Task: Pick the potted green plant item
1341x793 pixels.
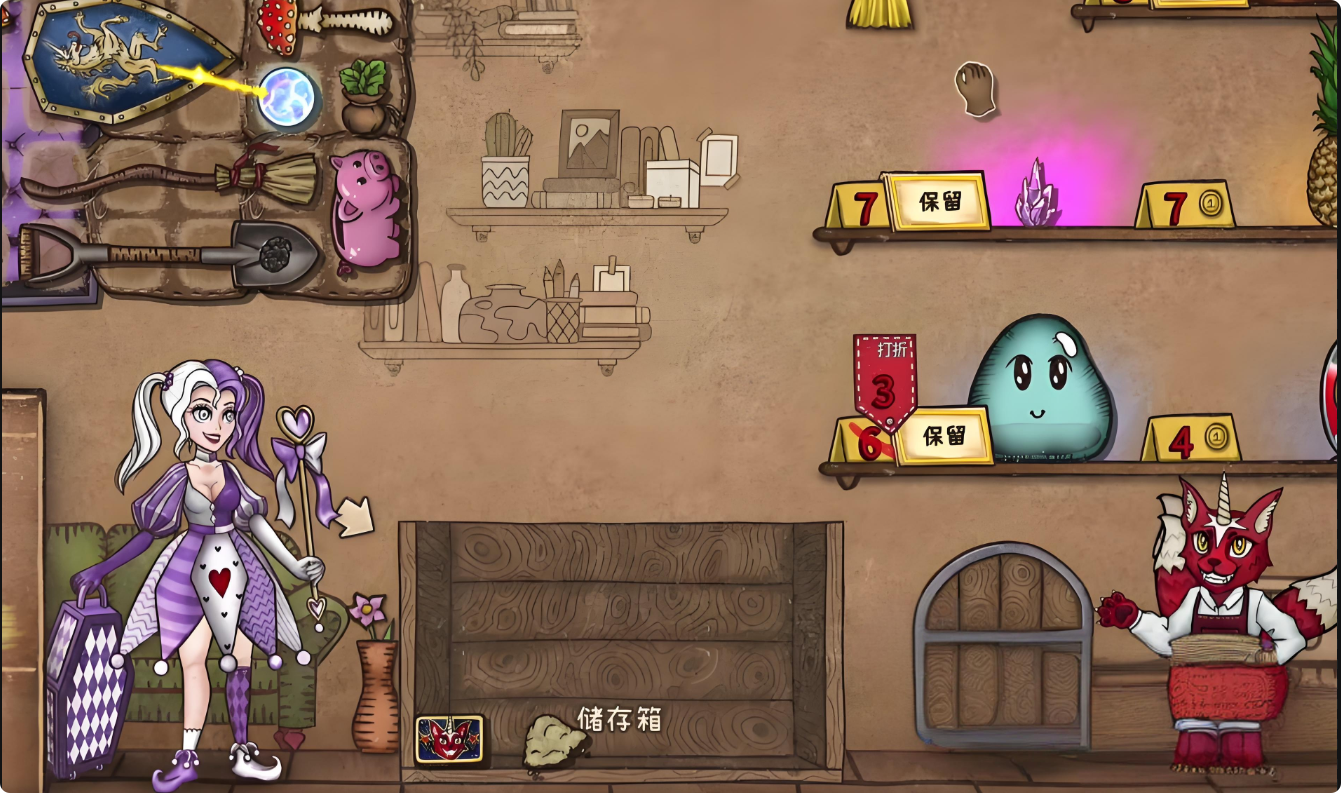Action: coord(364,97)
